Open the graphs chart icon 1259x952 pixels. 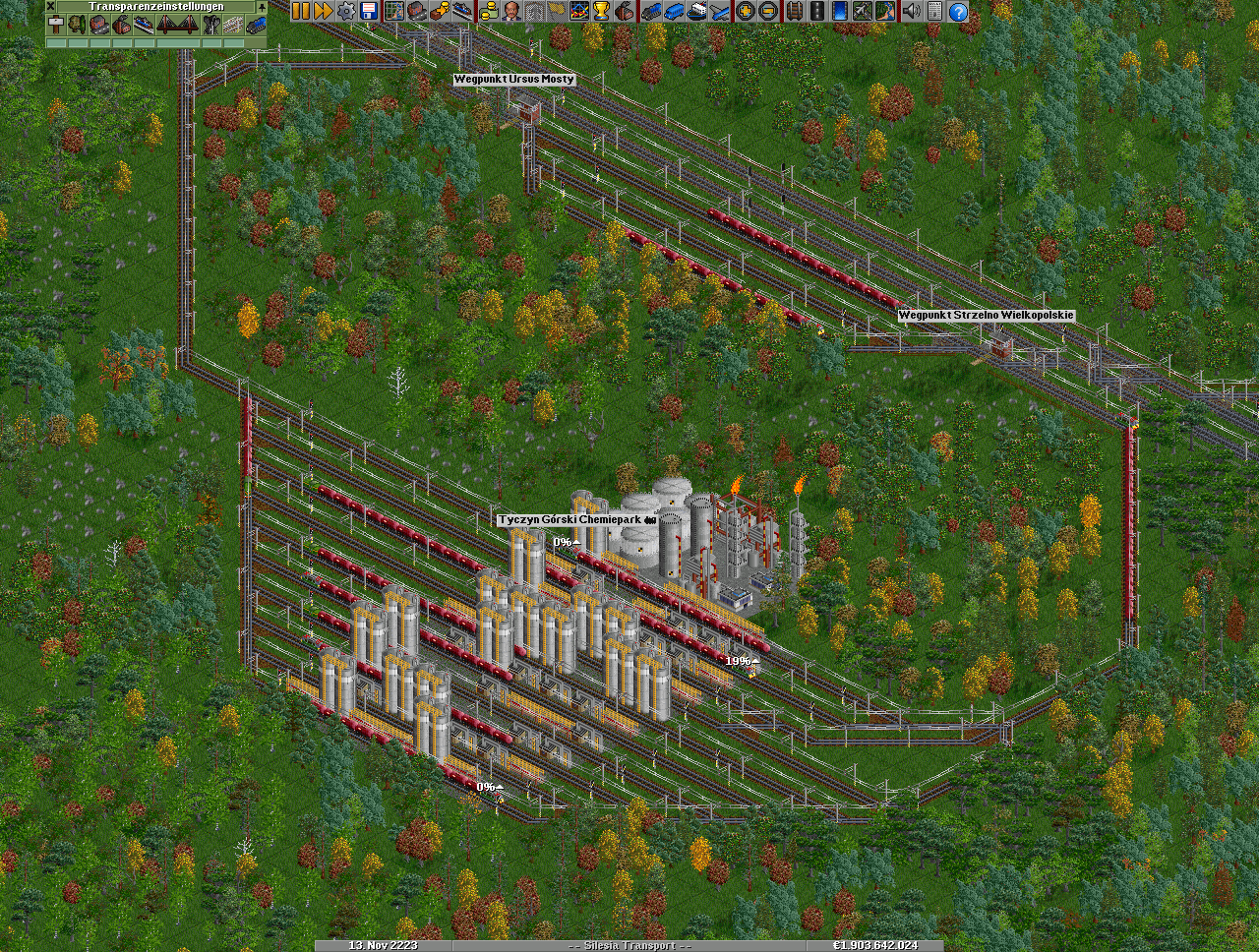click(579, 11)
